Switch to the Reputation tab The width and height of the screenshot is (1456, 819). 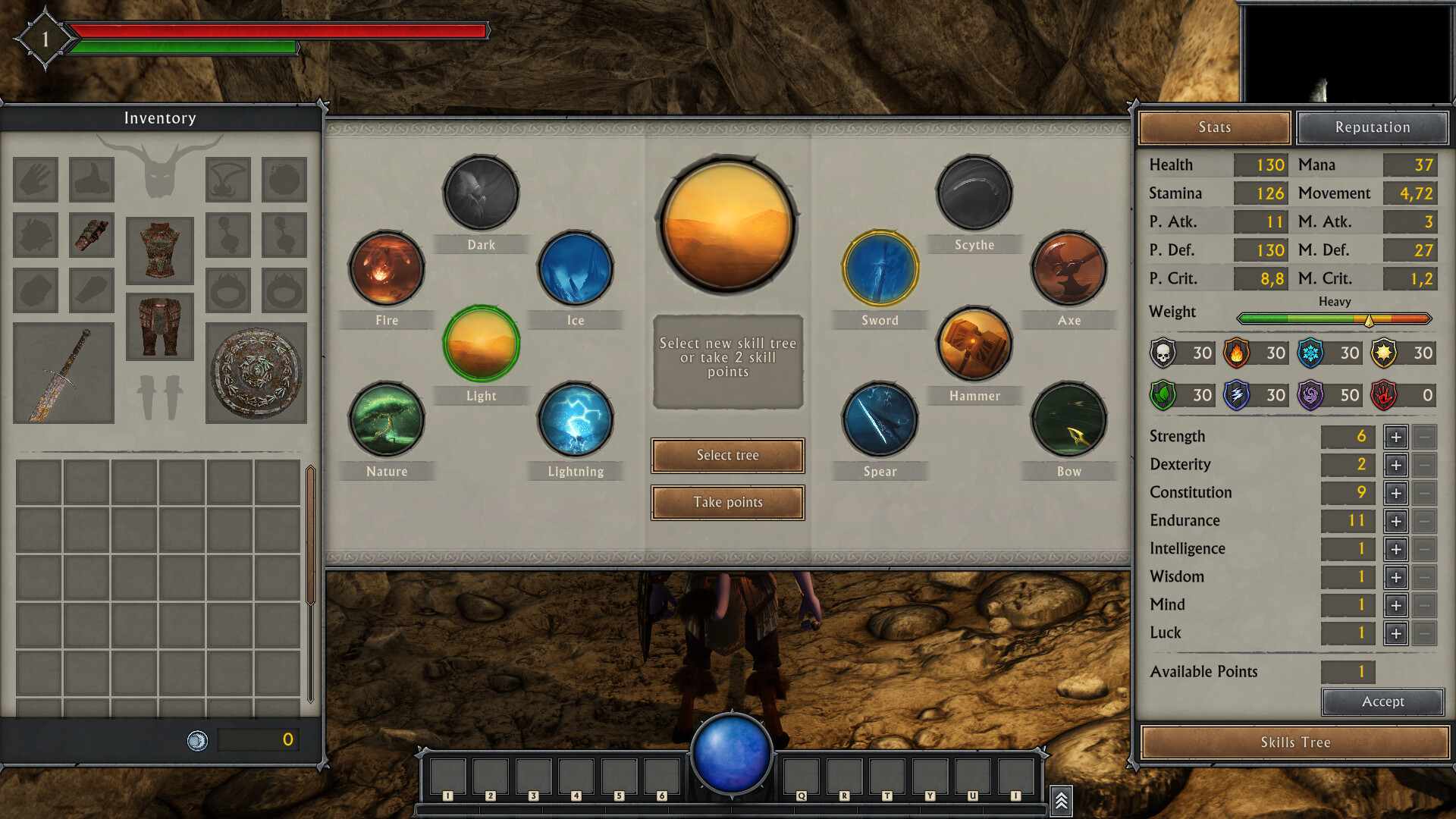1373,127
